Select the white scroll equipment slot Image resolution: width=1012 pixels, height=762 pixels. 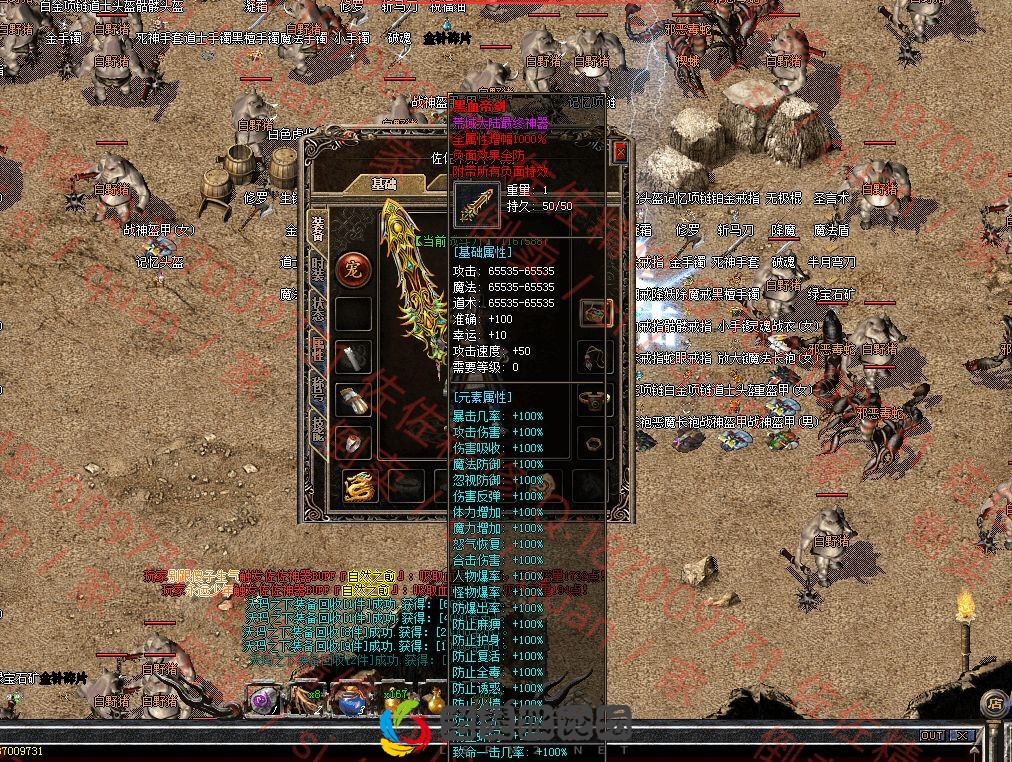pyautogui.click(x=353, y=356)
